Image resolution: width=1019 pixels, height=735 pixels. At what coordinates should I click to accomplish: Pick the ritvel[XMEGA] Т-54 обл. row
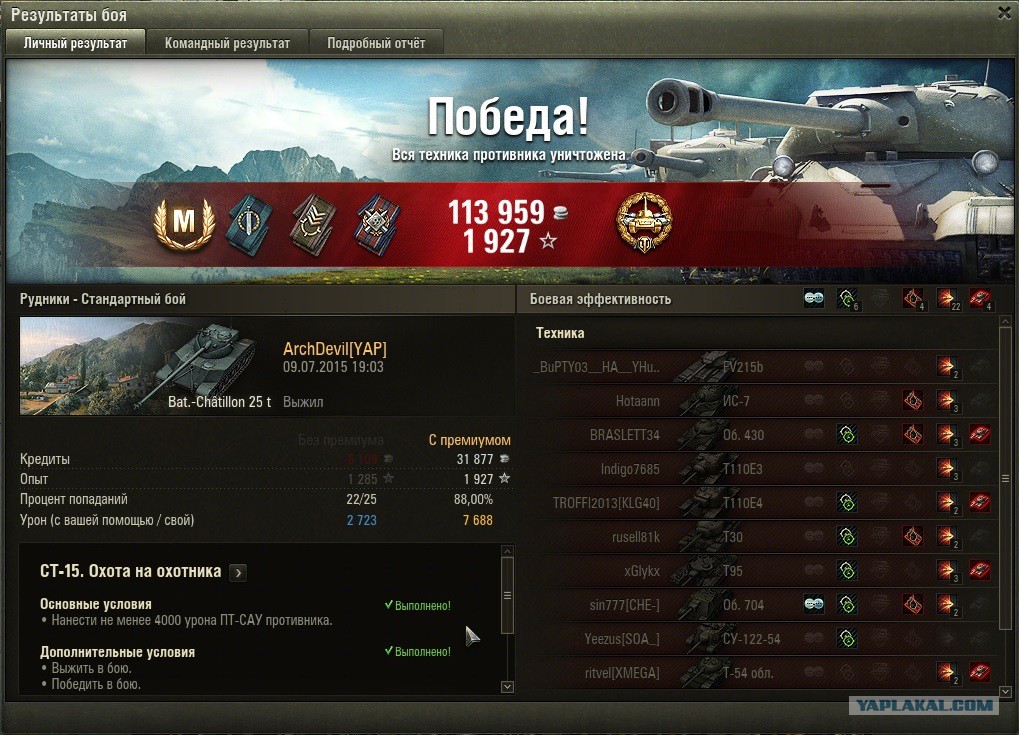(760, 672)
